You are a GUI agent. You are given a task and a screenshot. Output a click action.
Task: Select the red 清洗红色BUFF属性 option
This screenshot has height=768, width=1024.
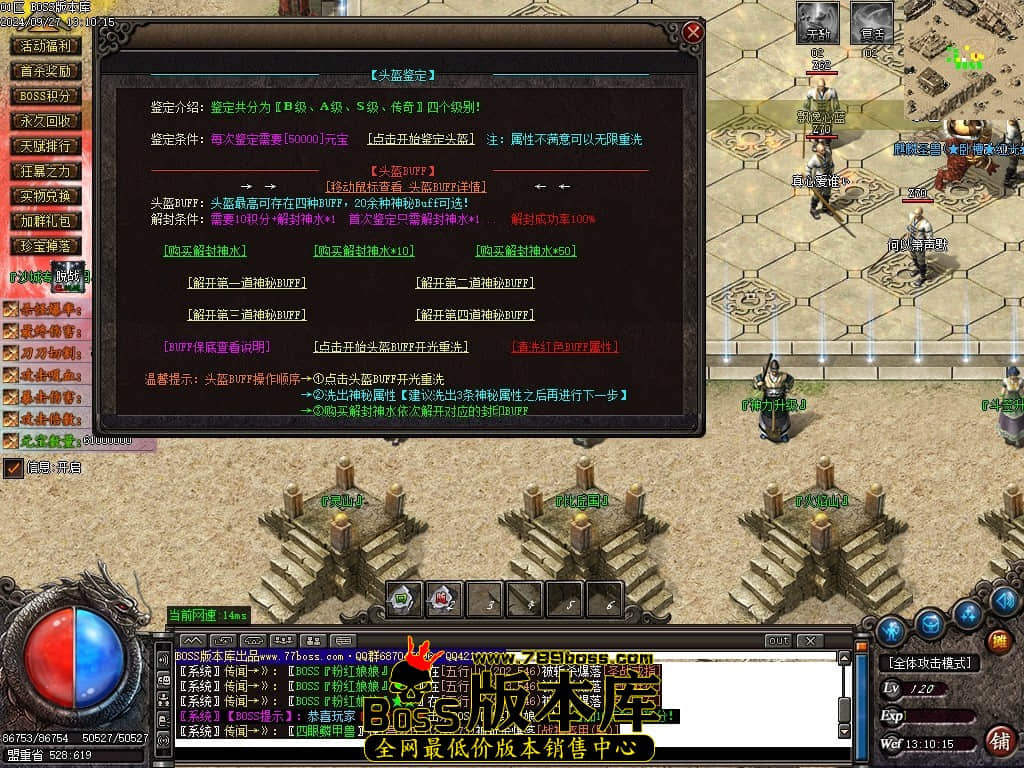click(564, 347)
